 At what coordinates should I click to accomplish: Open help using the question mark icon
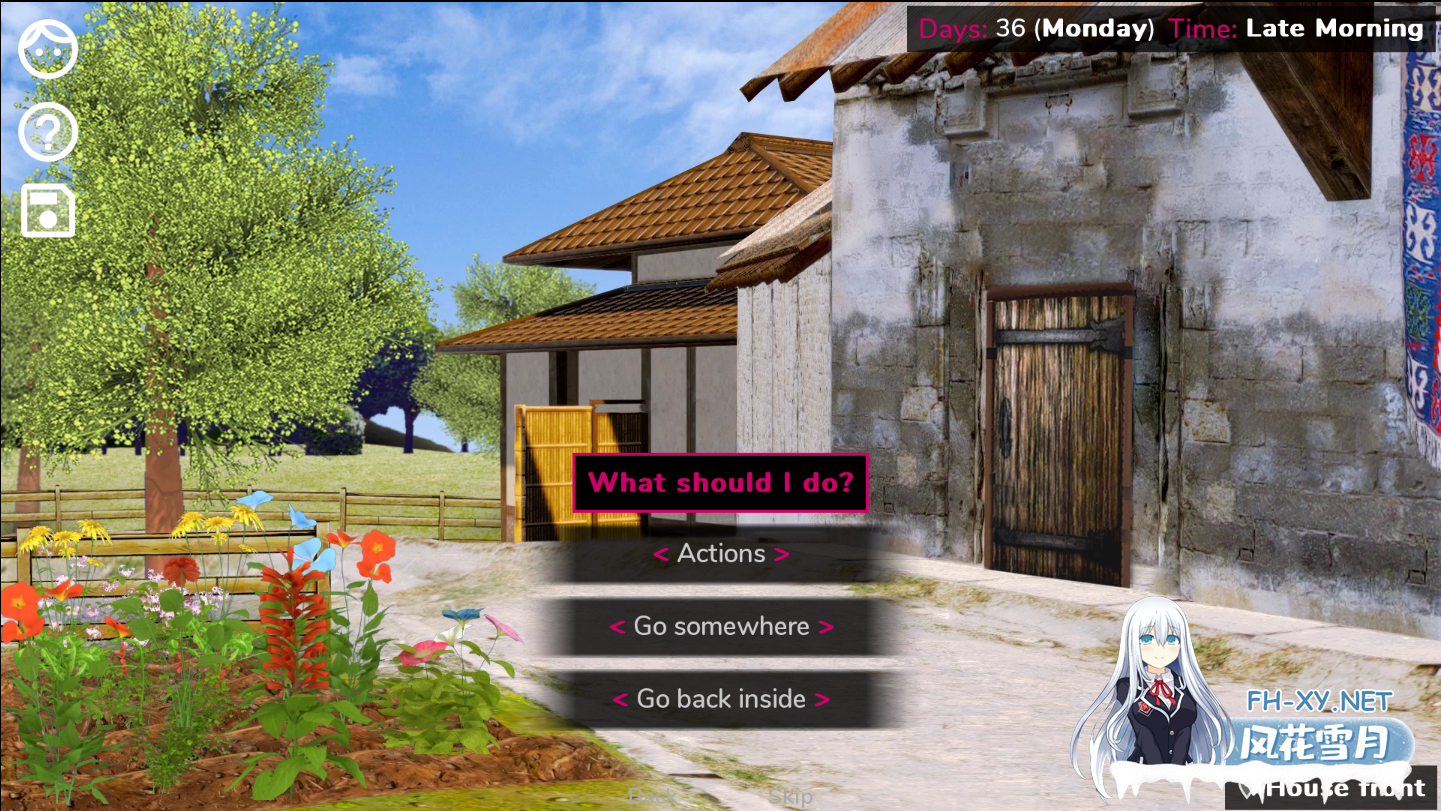point(47,130)
